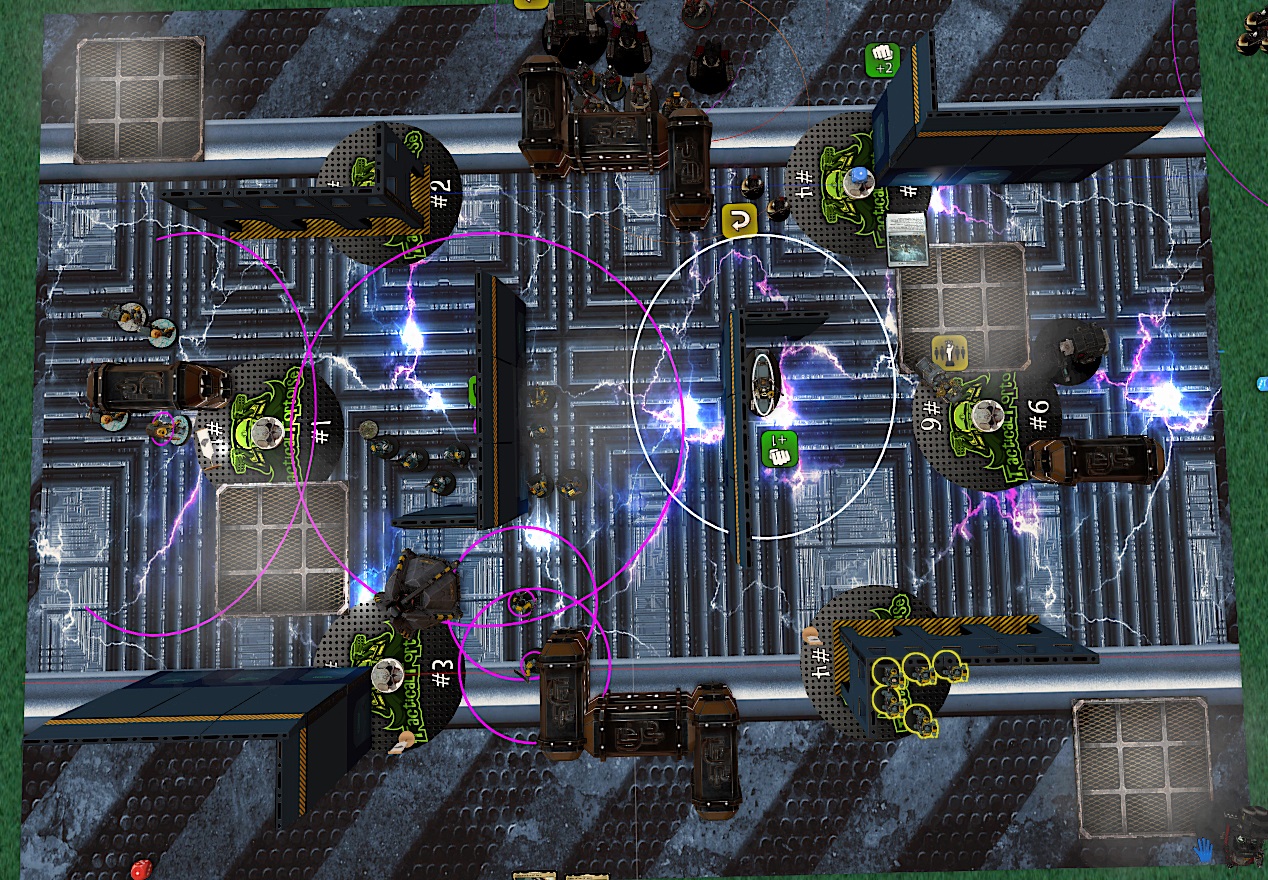
Task: Select the yellow figure group token
Action: coord(947,351)
